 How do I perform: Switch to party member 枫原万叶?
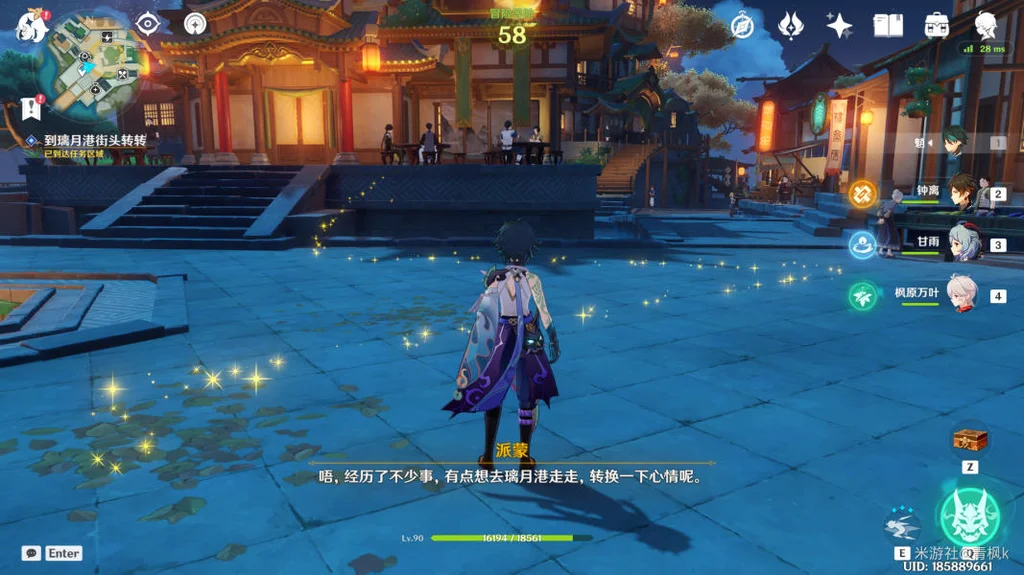963,294
